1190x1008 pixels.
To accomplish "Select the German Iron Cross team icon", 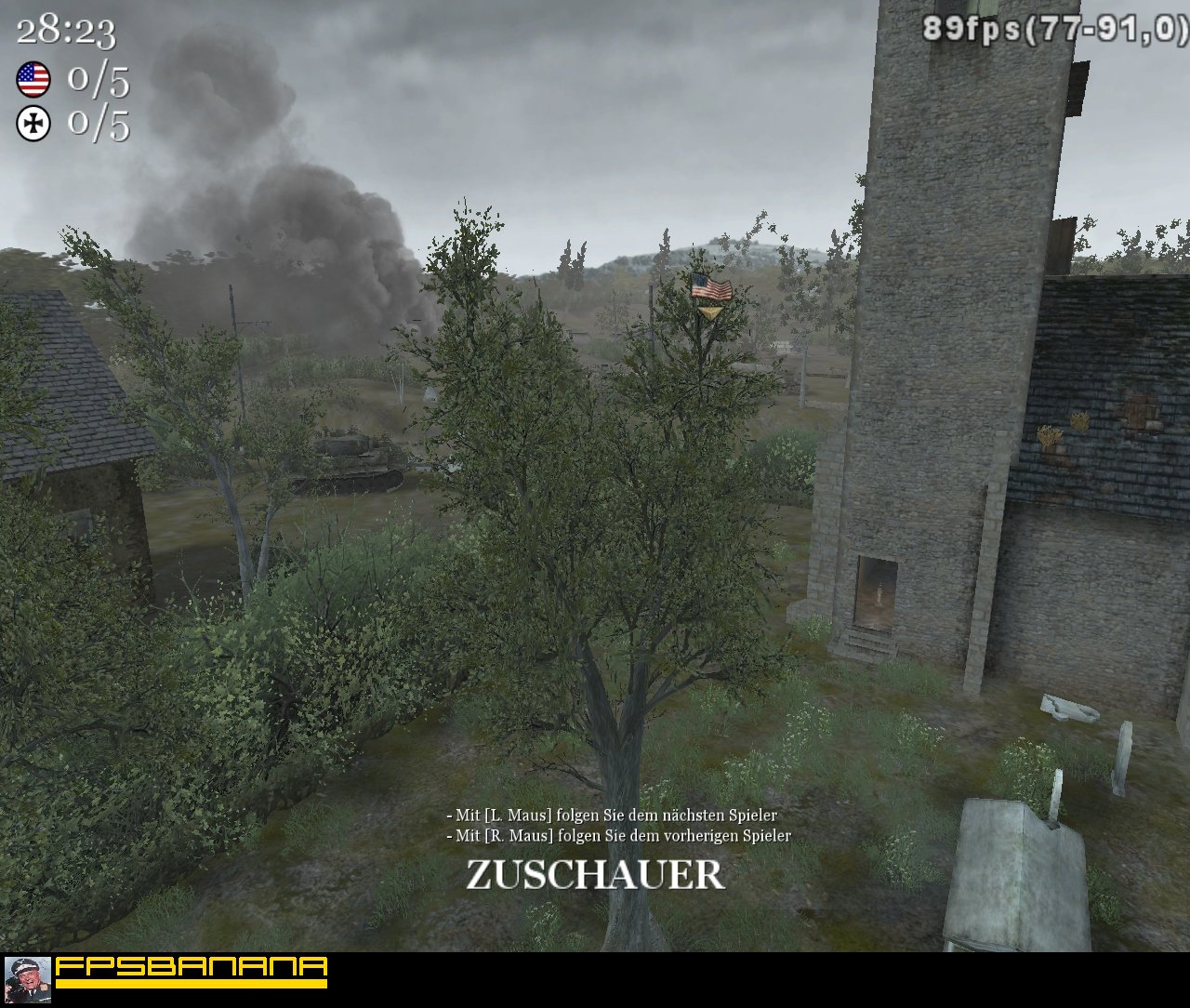I will point(33,123).
